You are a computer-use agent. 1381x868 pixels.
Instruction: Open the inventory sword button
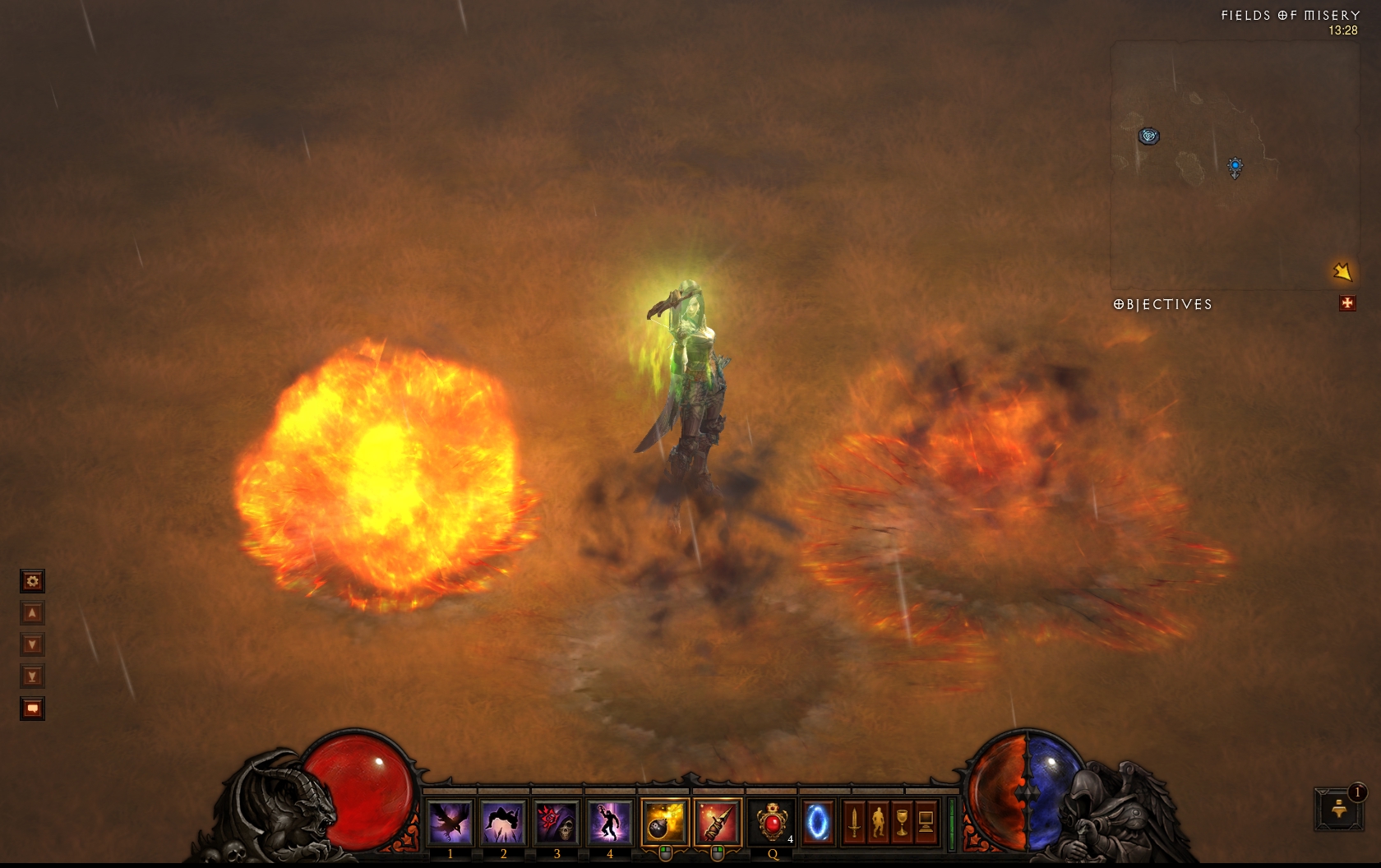point(854,821)
